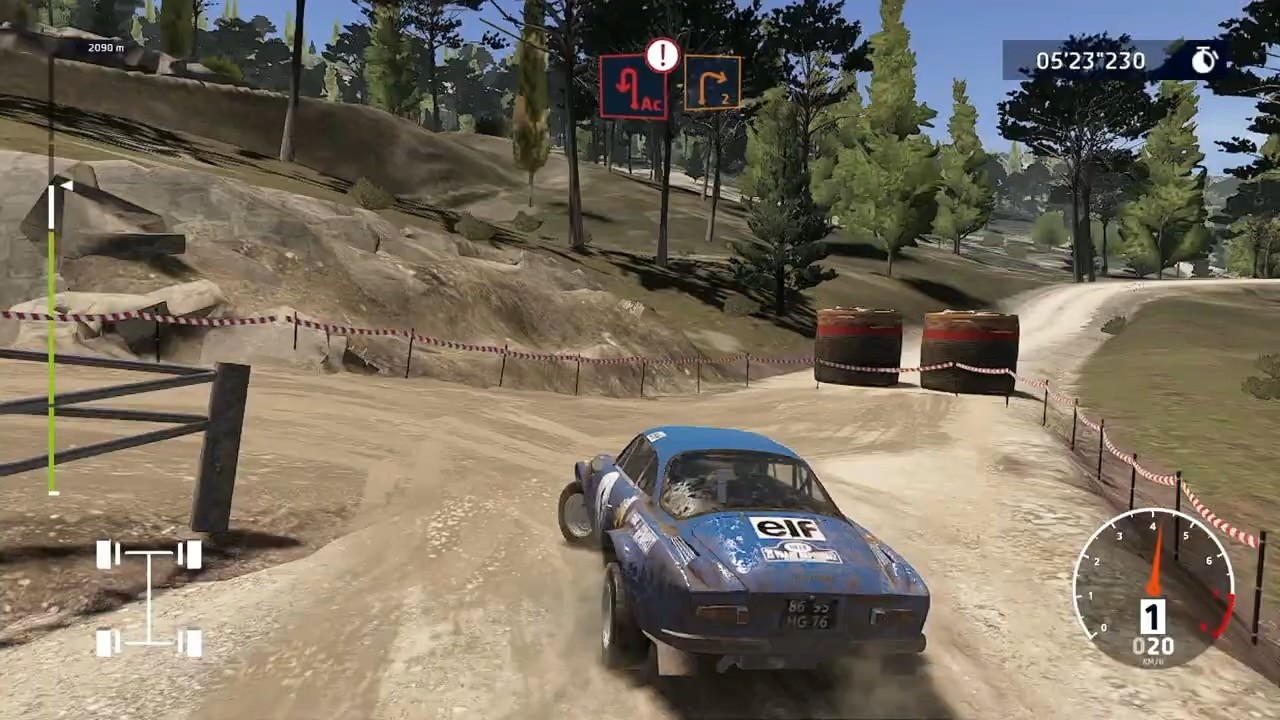Click the red exclamation caution indicator
Screen dimensions: 1280x720
[660, 56]
